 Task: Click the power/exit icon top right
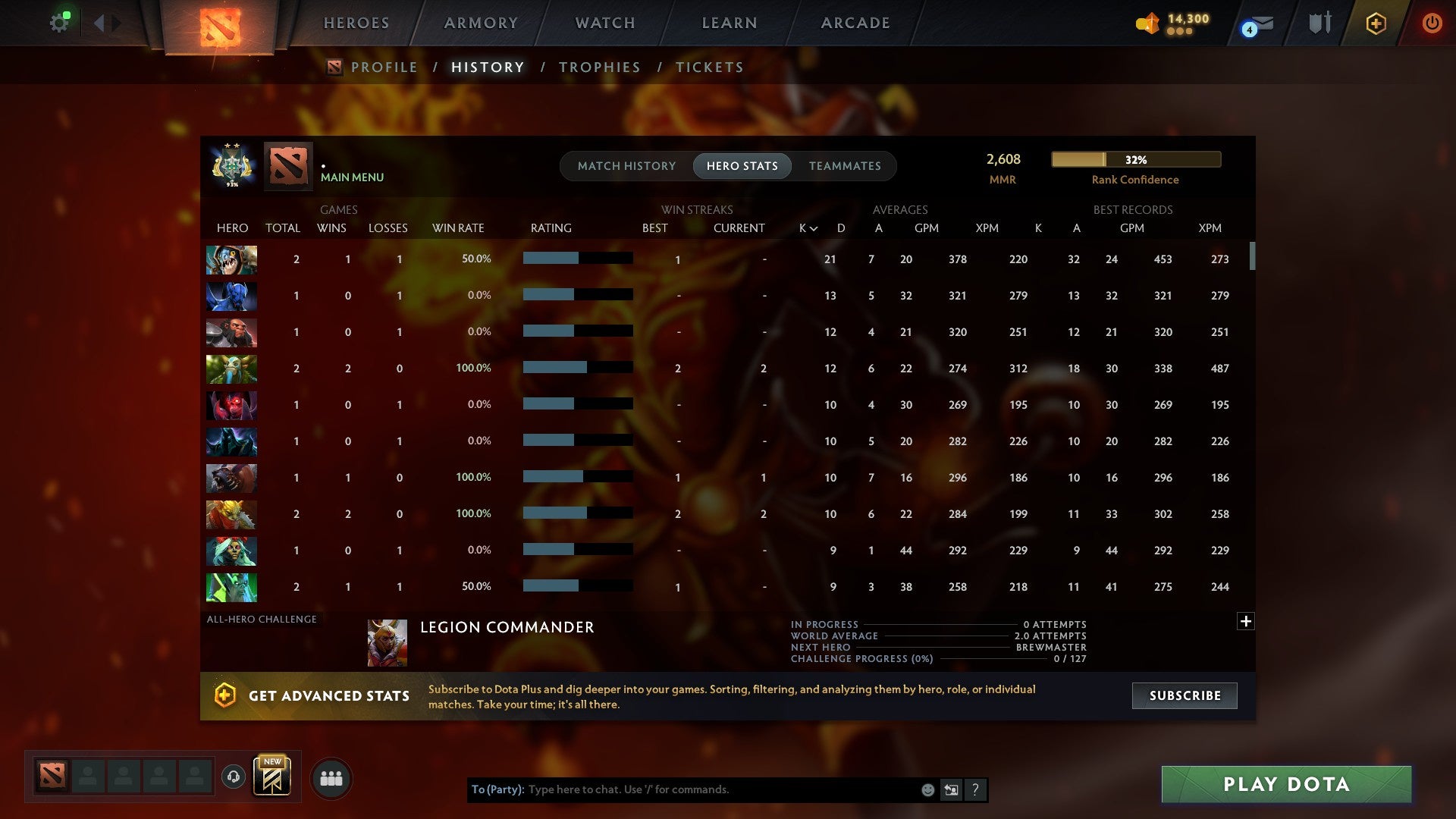click(x=1432, y=23)
